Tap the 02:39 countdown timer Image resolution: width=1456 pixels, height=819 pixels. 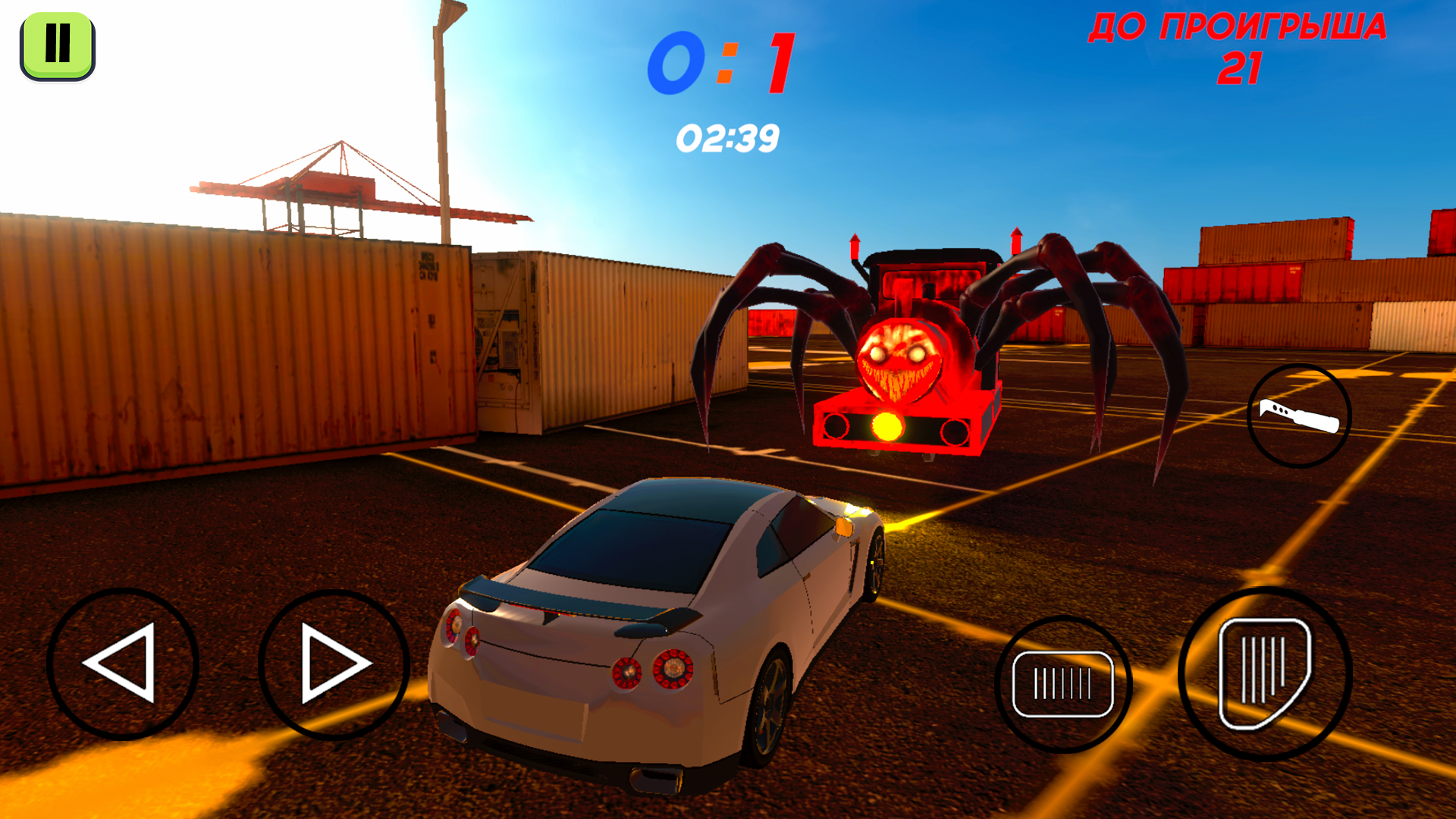click(x=730, y=136)
